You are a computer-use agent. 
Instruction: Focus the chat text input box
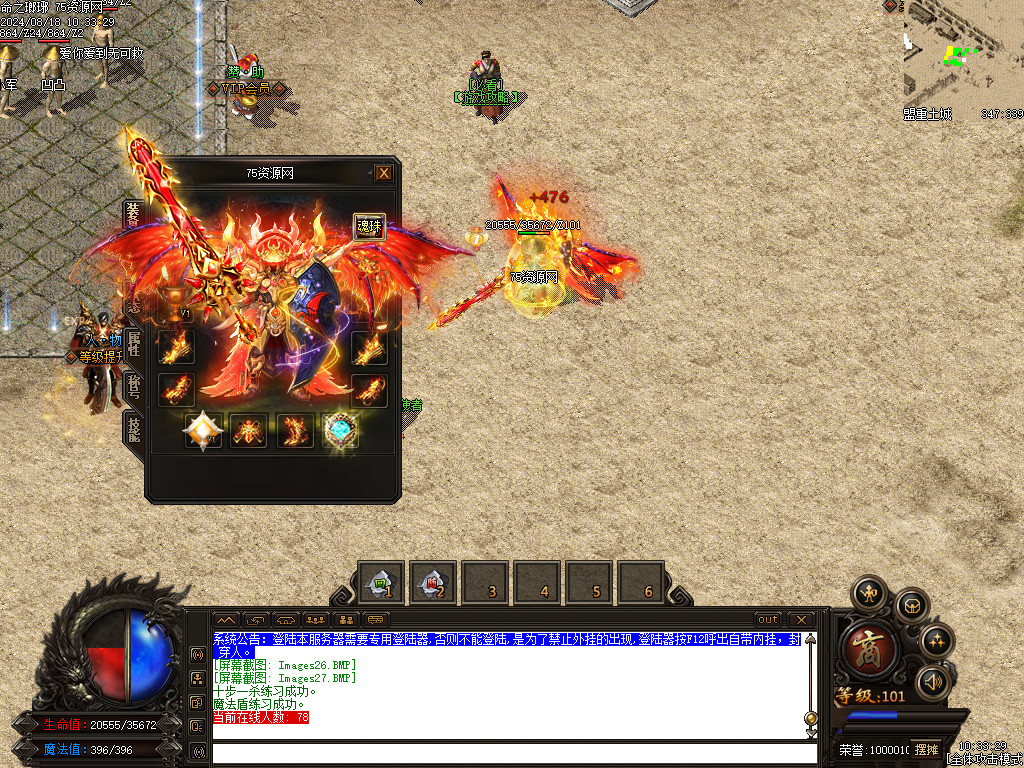coord(510,752)
